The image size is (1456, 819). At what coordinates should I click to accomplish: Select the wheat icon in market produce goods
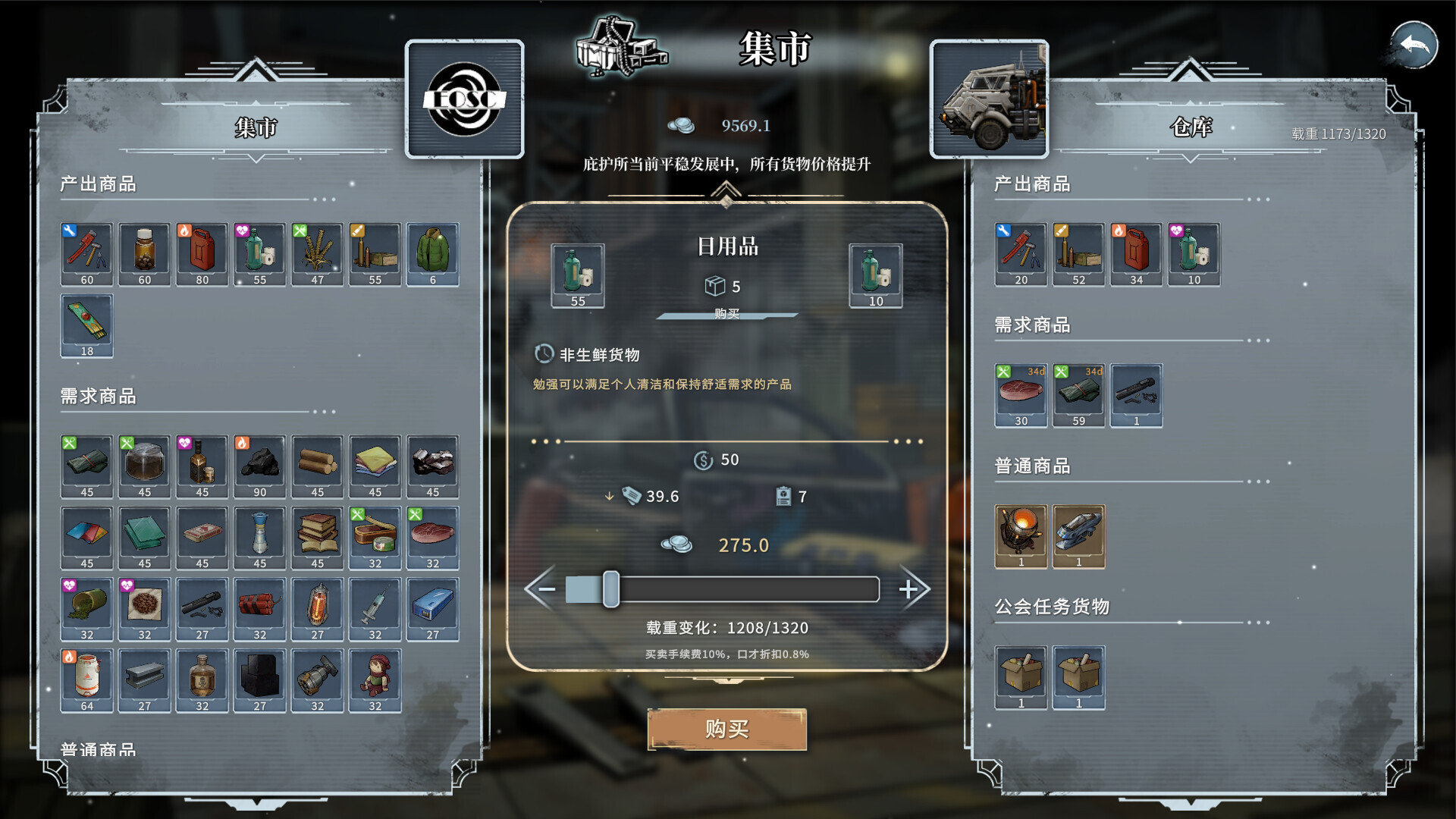[x=317, y=254]
